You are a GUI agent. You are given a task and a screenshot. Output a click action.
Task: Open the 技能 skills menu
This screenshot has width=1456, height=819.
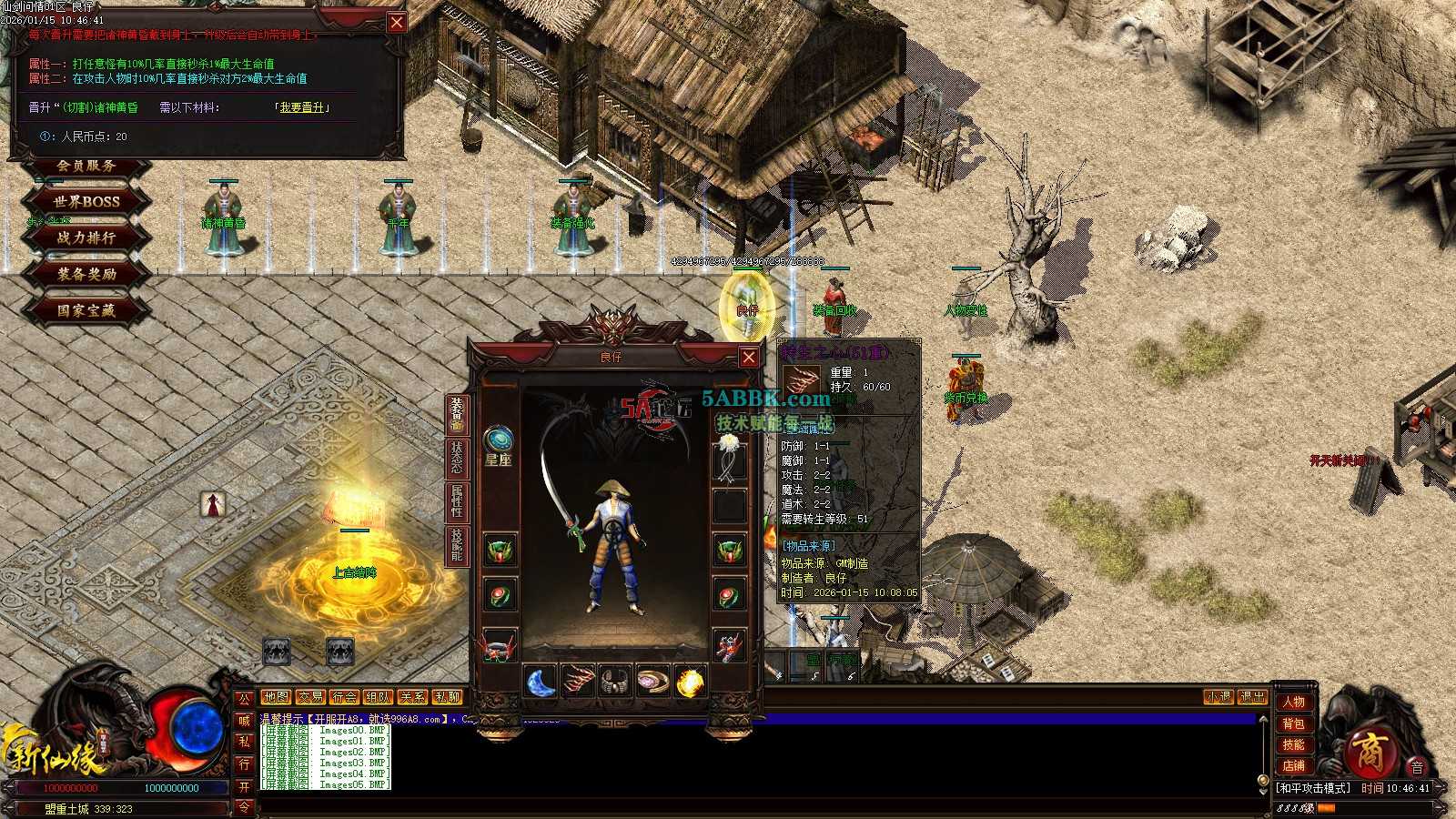[x=1293, y=744]
